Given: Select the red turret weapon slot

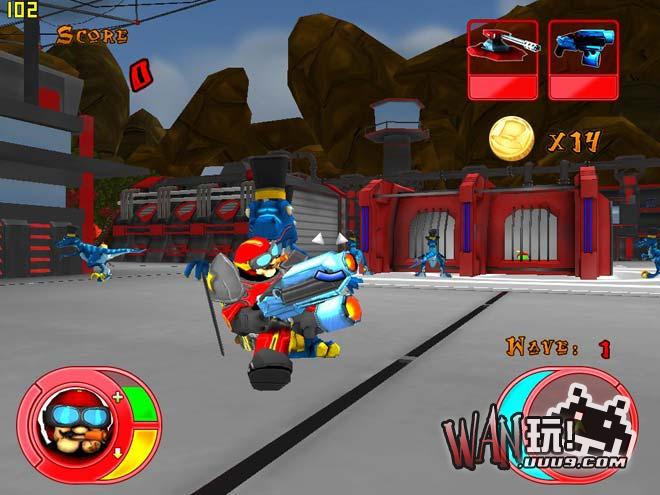Looking at the screenshot, I should pyautogui.click(x=502, y=59).
